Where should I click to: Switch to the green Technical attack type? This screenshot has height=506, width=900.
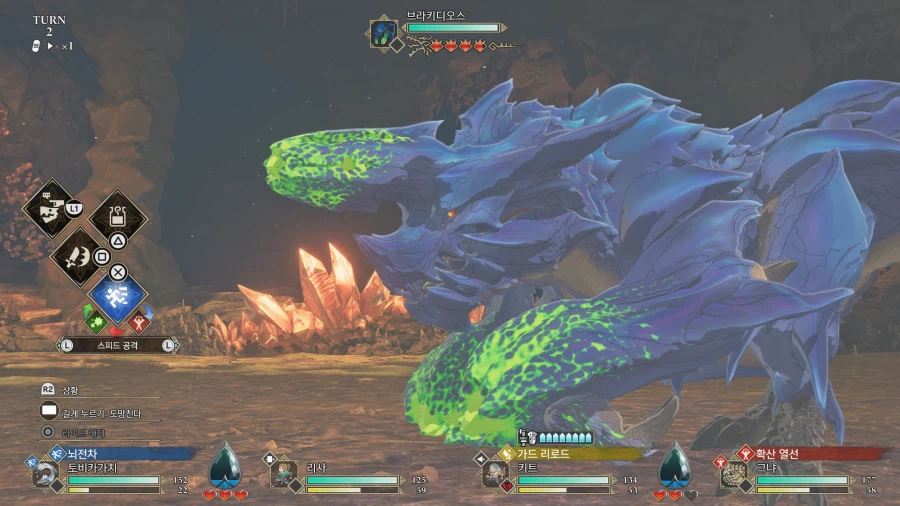[x=94, y=322]
